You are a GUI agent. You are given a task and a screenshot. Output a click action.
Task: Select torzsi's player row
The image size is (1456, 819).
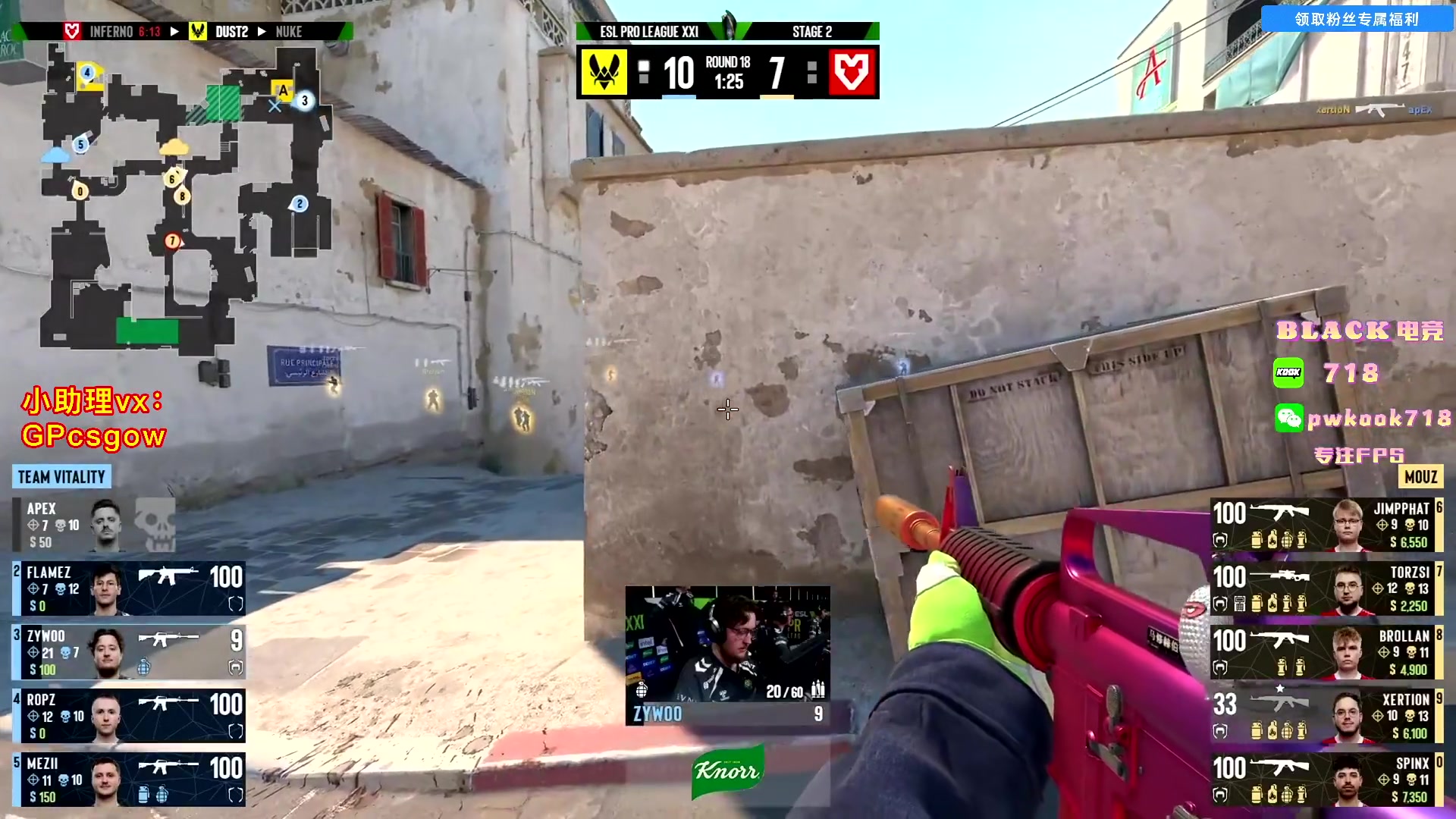(1326, 588)
